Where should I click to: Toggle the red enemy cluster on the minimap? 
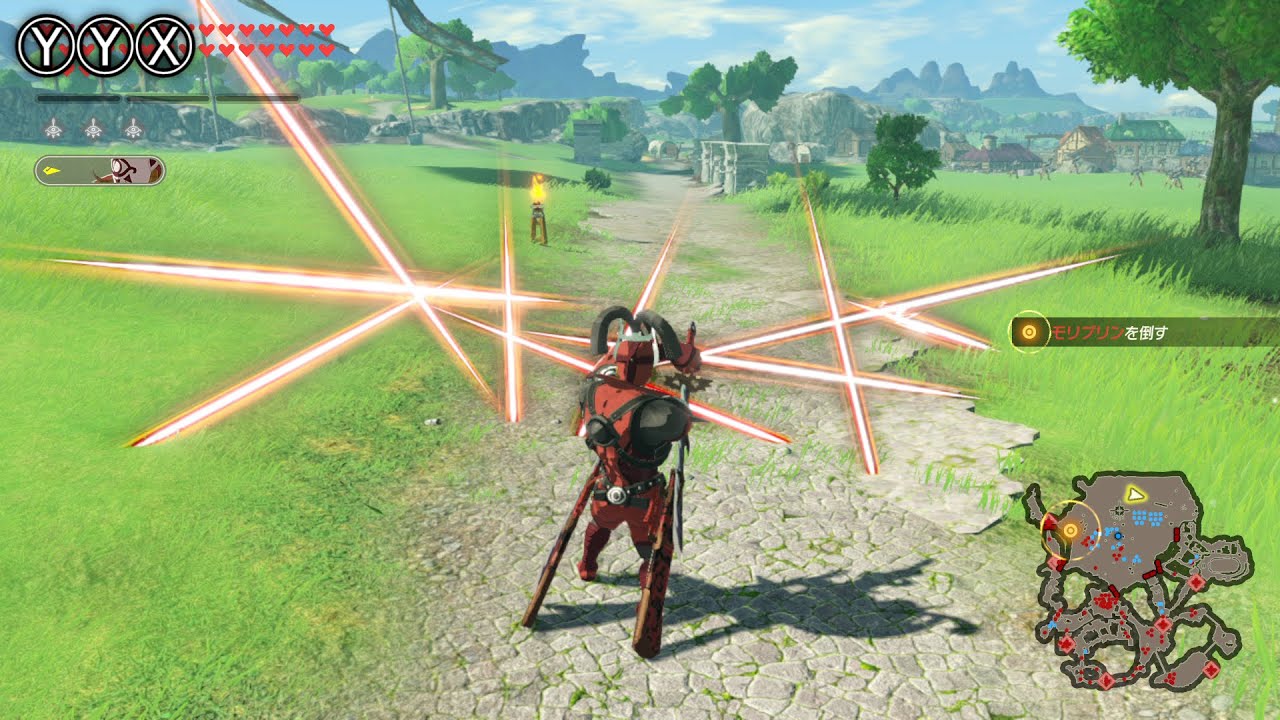click(x=1103, y=599)
